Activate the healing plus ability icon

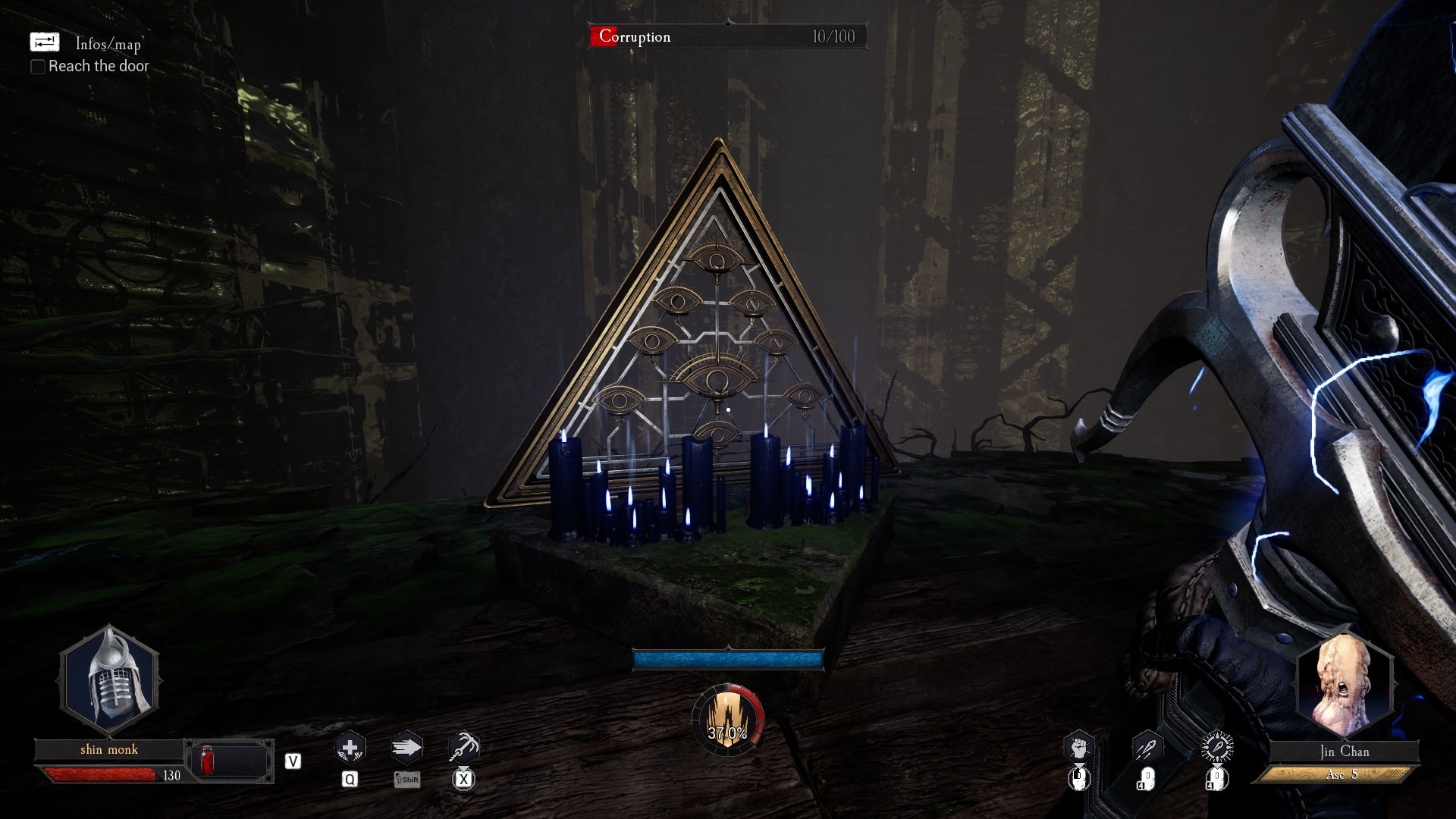pos(350,748)
